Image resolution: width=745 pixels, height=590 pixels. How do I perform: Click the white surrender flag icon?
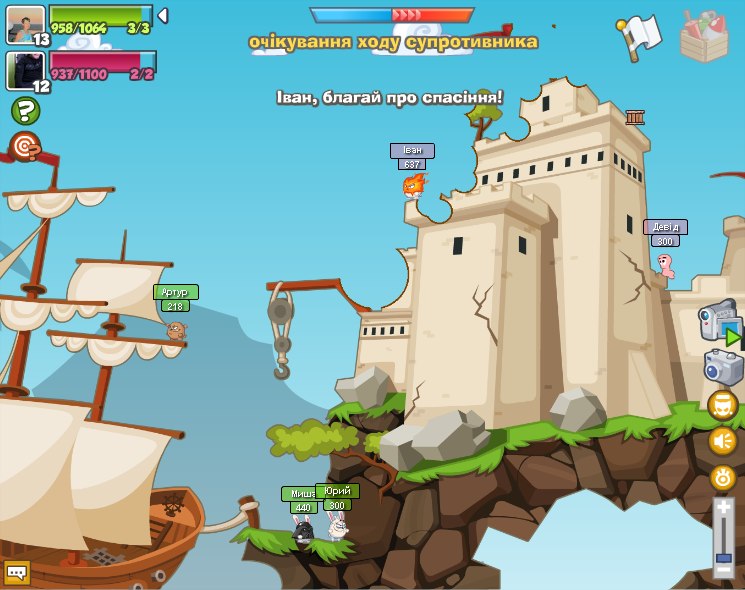pos(640,36)
